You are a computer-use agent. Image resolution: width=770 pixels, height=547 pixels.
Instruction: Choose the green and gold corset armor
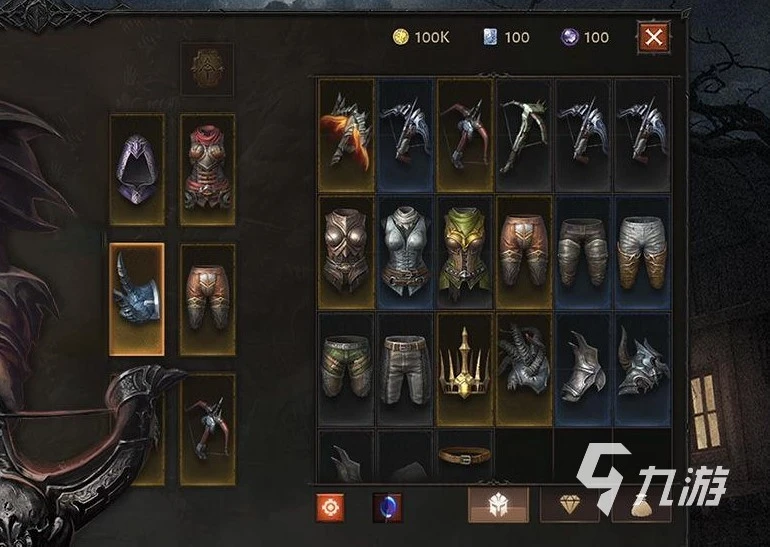464,250
